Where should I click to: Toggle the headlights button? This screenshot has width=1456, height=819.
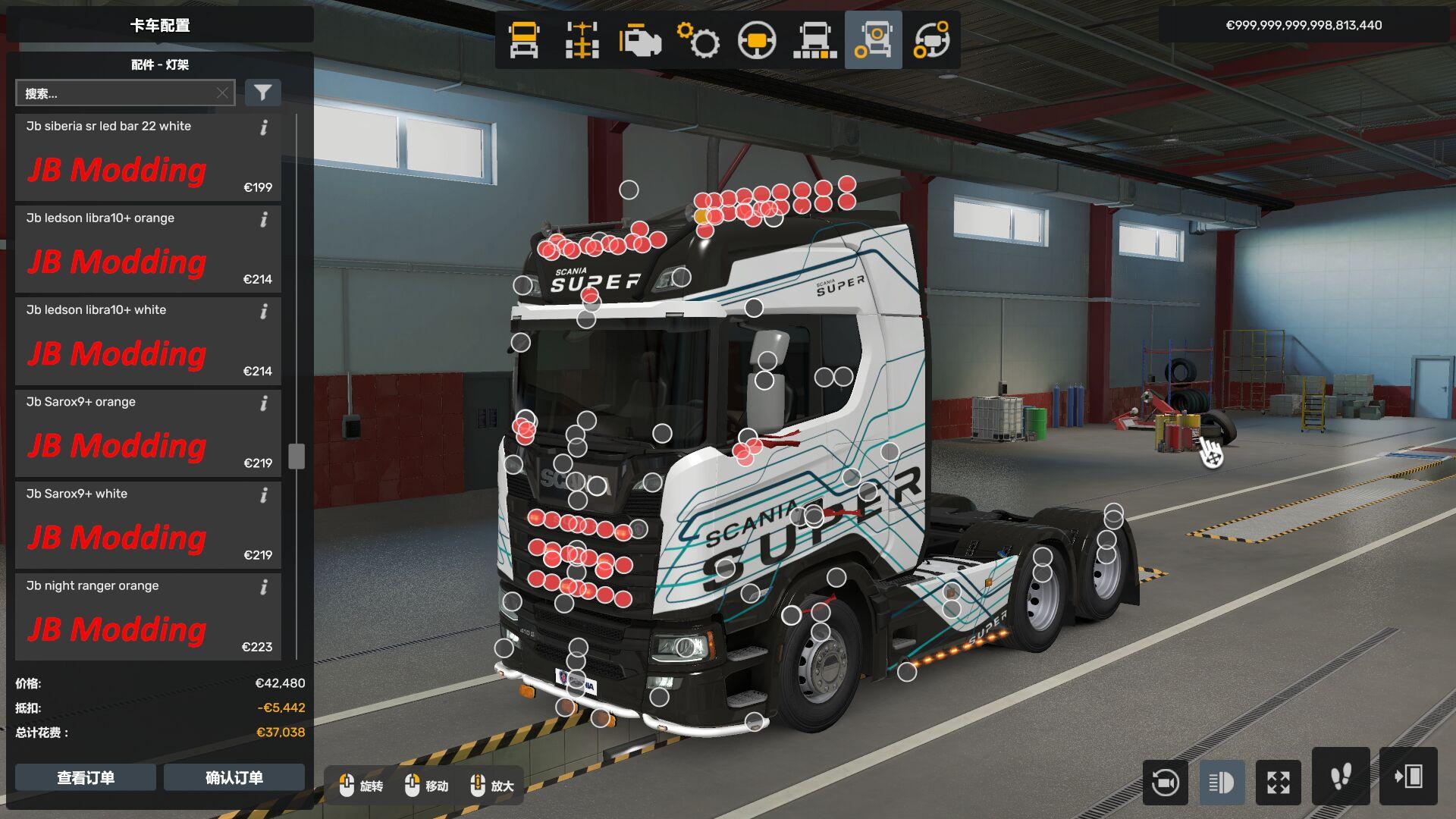(1222, 782)
